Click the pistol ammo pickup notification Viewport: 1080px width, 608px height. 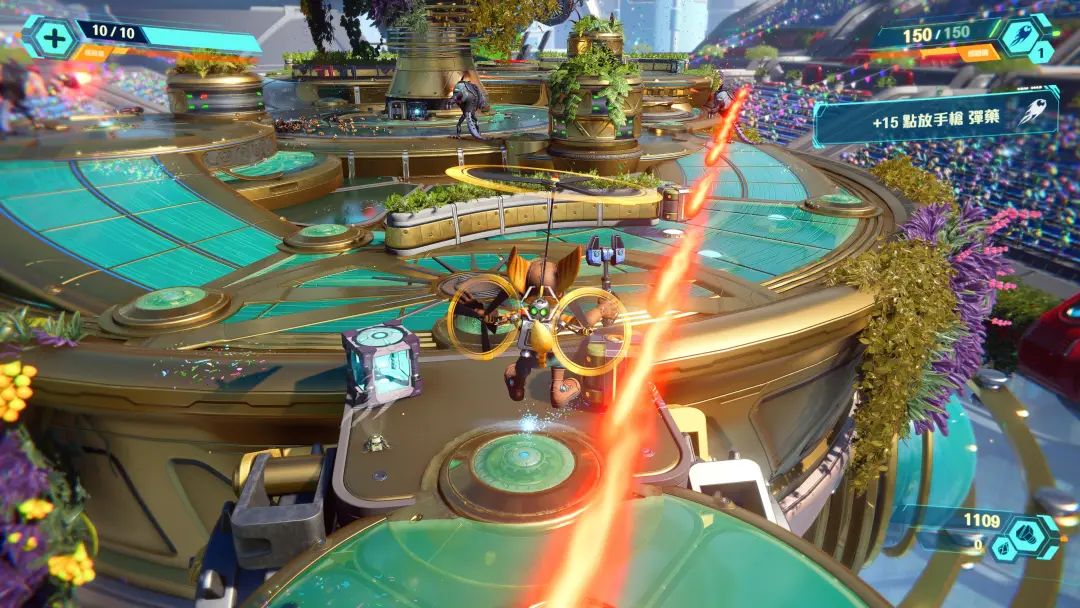pos(935,118)
